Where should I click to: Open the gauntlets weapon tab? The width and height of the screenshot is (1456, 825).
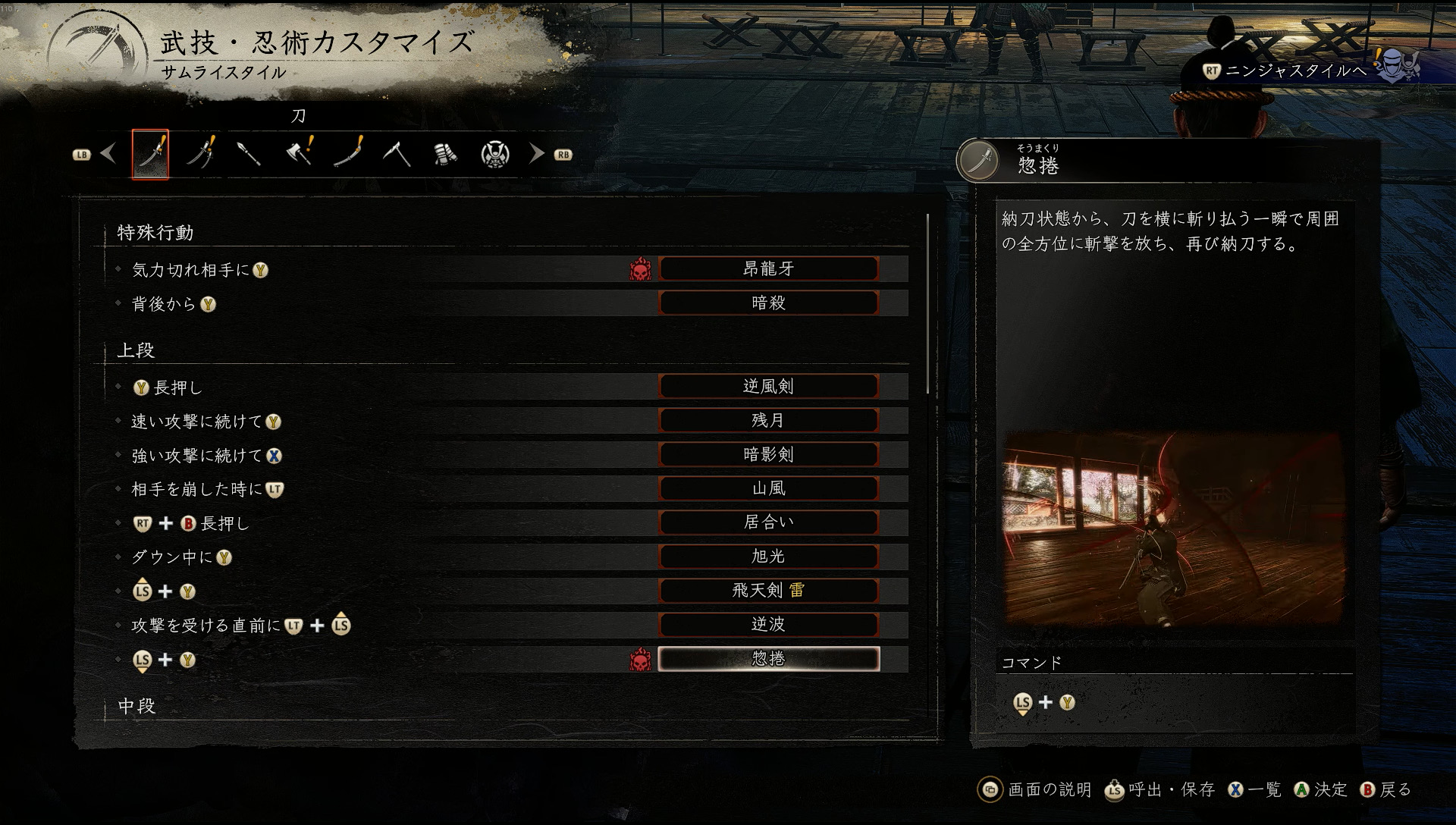446,154
